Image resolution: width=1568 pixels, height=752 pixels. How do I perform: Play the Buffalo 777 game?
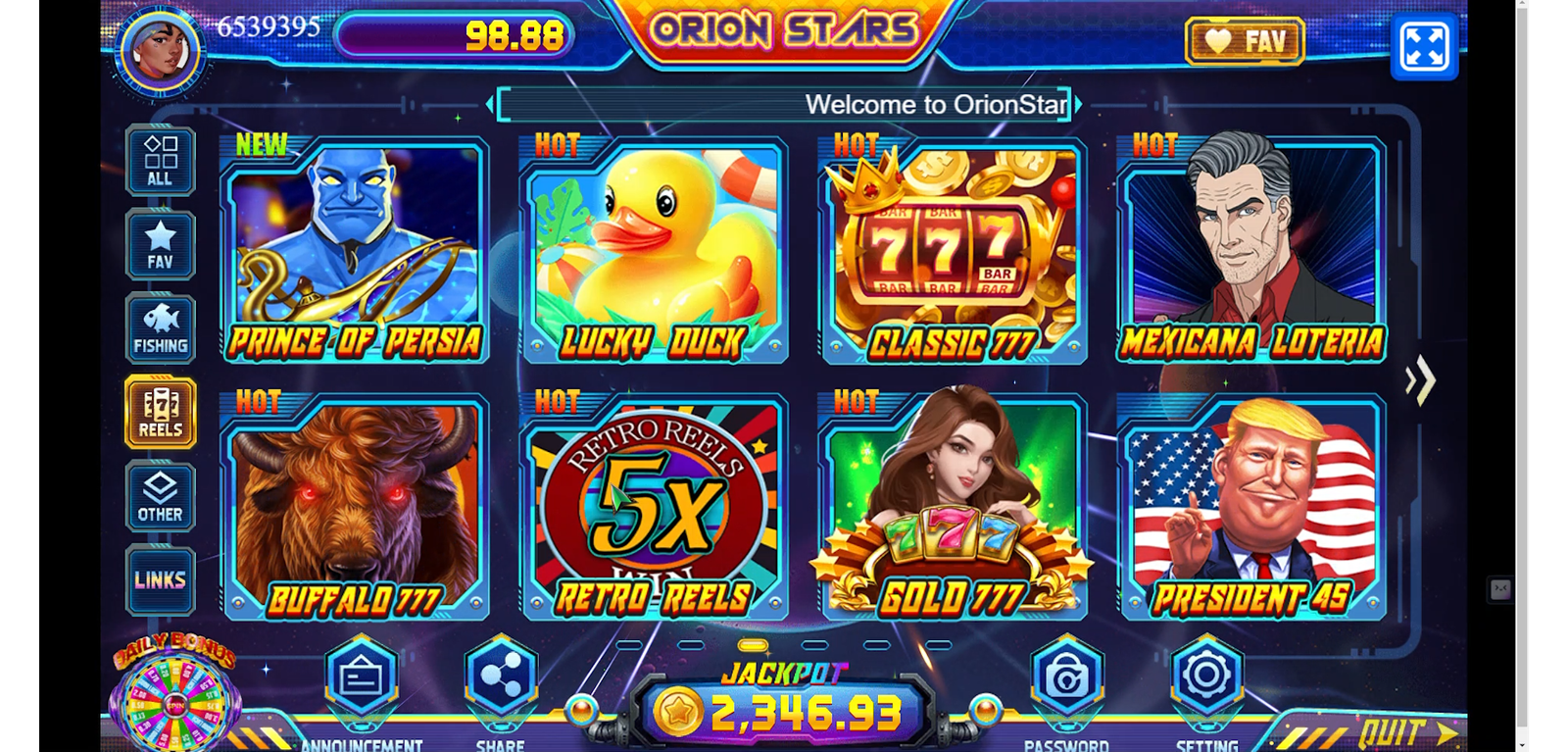(x=355, y=507)
